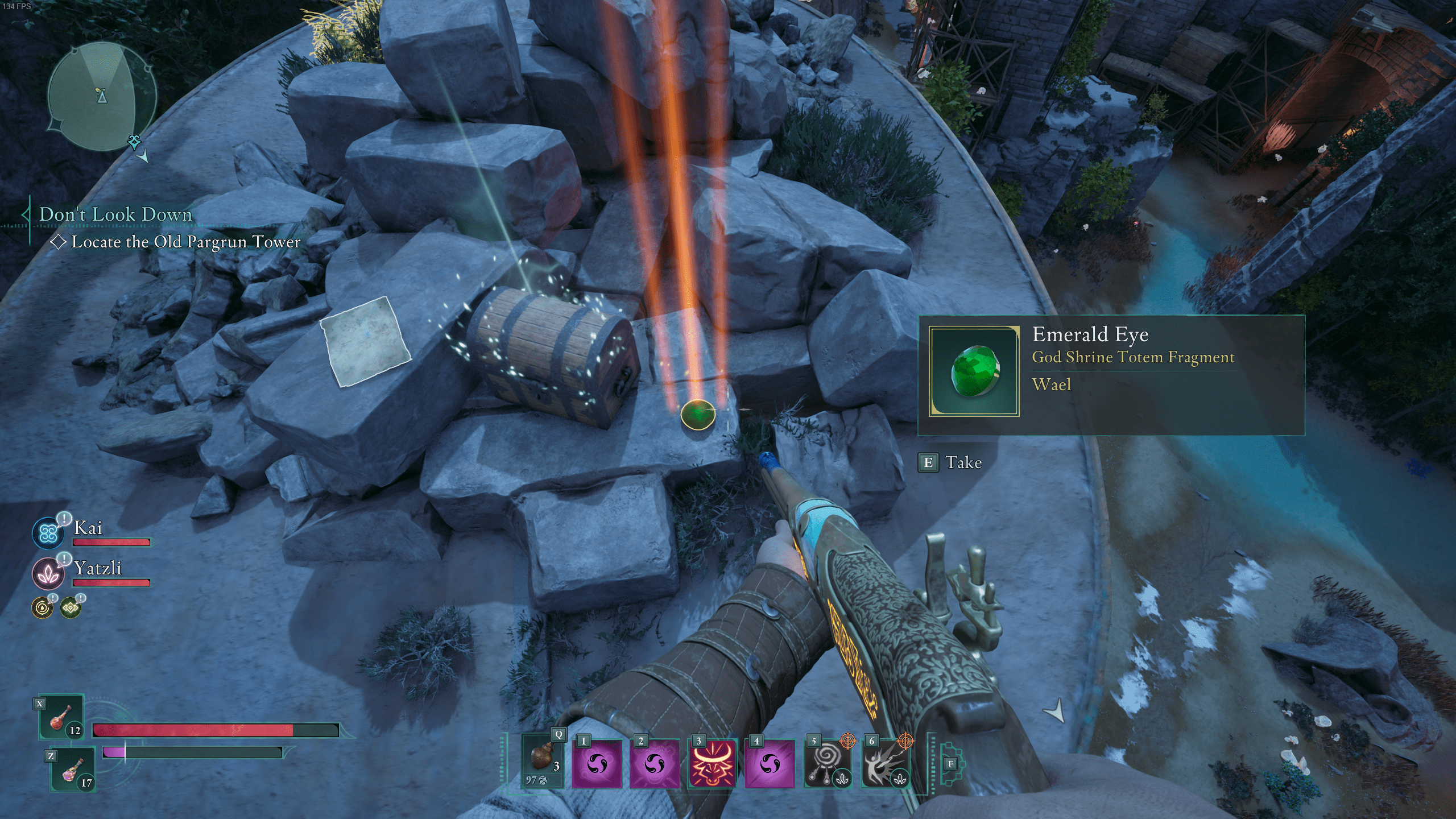Use the purple essence potion slot
The width and height of the screenshot is (1456, 819).
pyautogui.click(x=72, y=770)
